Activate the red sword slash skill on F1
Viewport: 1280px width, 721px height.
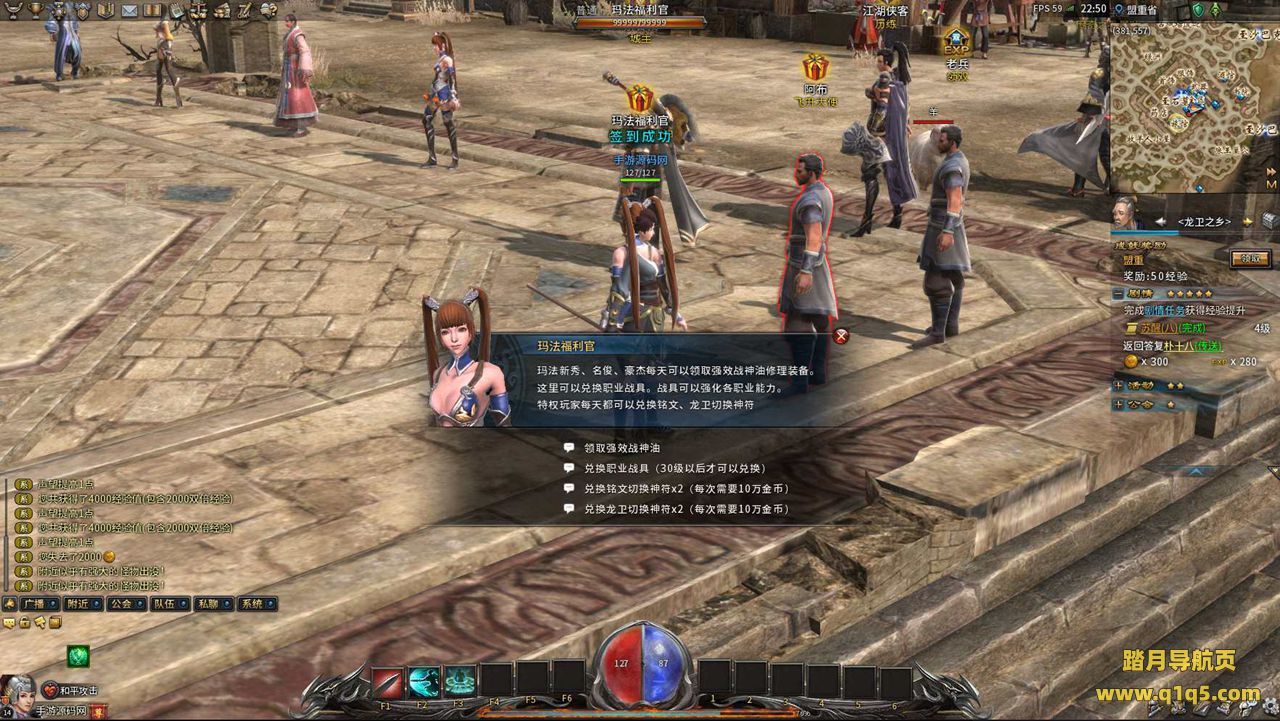387,682
